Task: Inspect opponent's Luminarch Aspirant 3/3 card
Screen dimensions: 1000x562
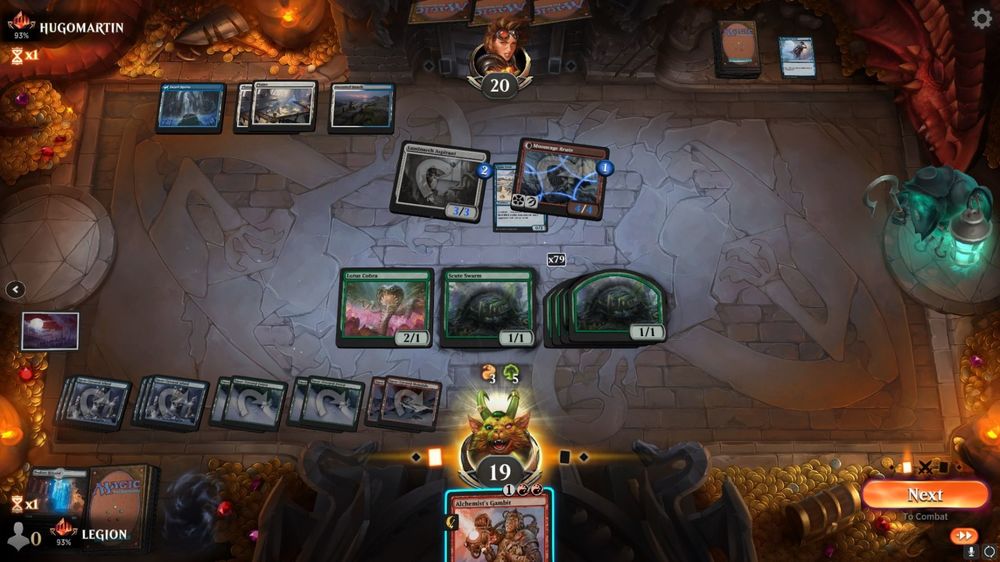Action: (x=440, y=181)
